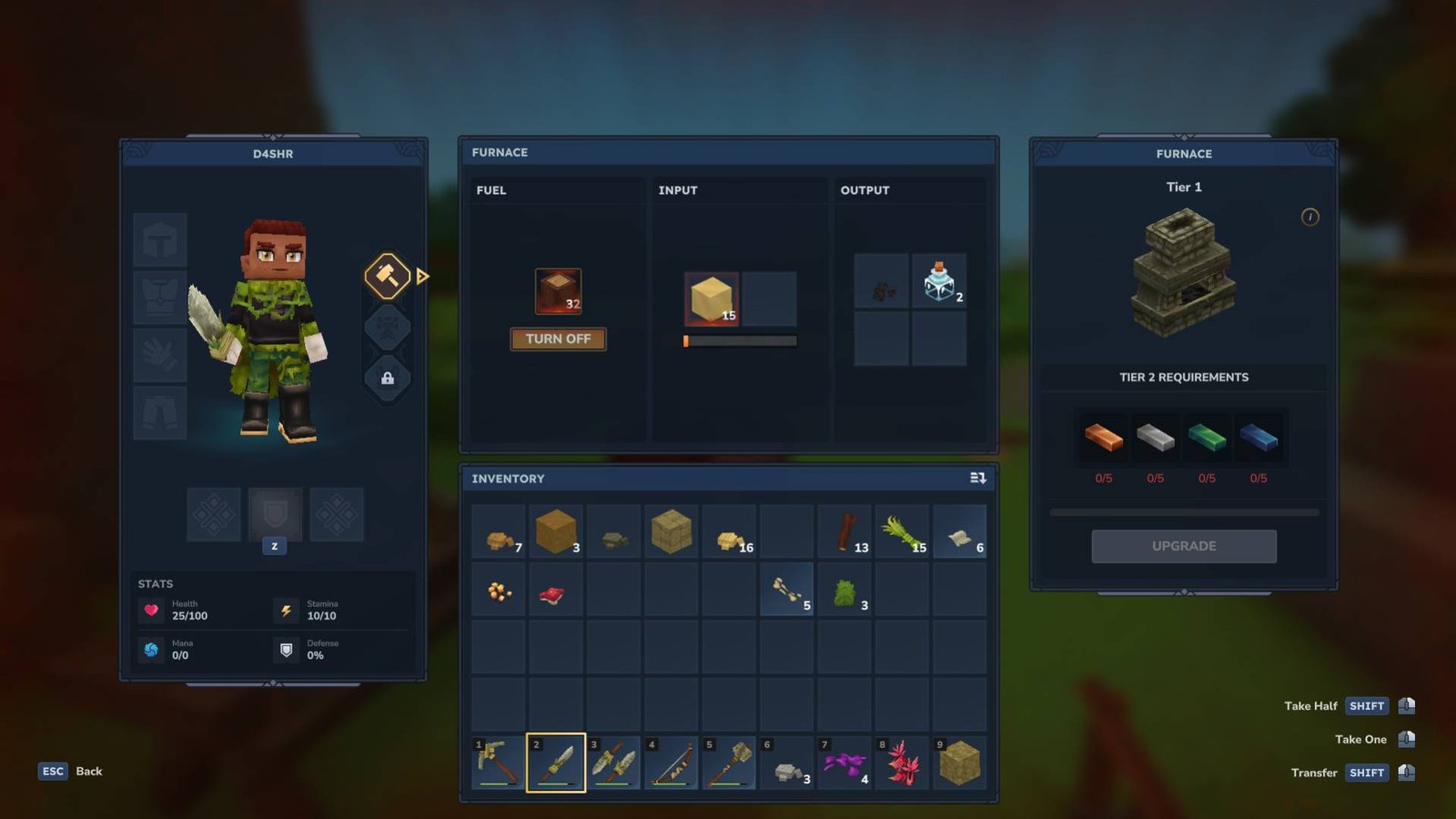Click the INVENTORY panel header

click(507, 478)
